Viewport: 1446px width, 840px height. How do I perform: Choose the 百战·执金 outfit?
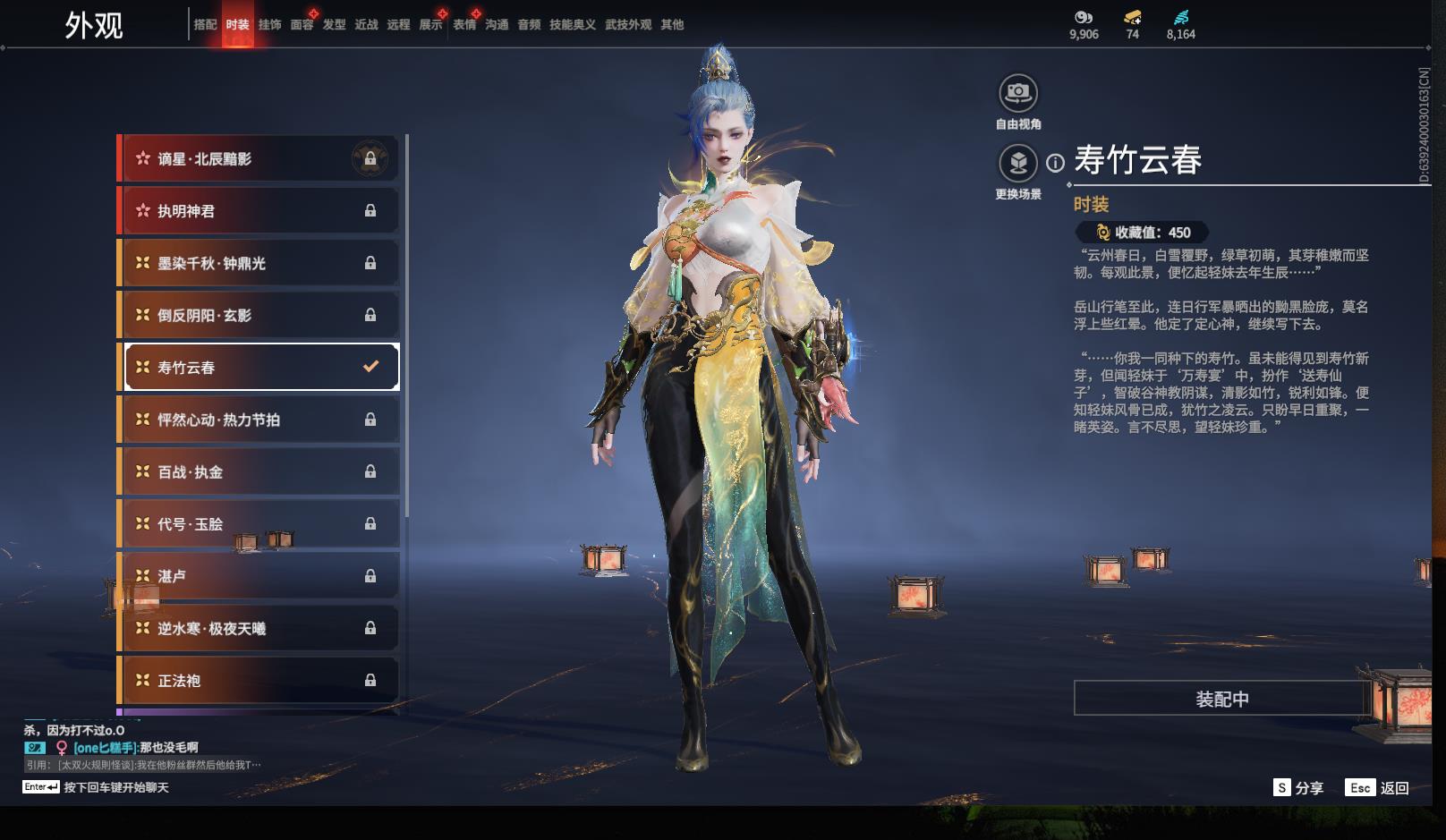click(x=259, y=471)
